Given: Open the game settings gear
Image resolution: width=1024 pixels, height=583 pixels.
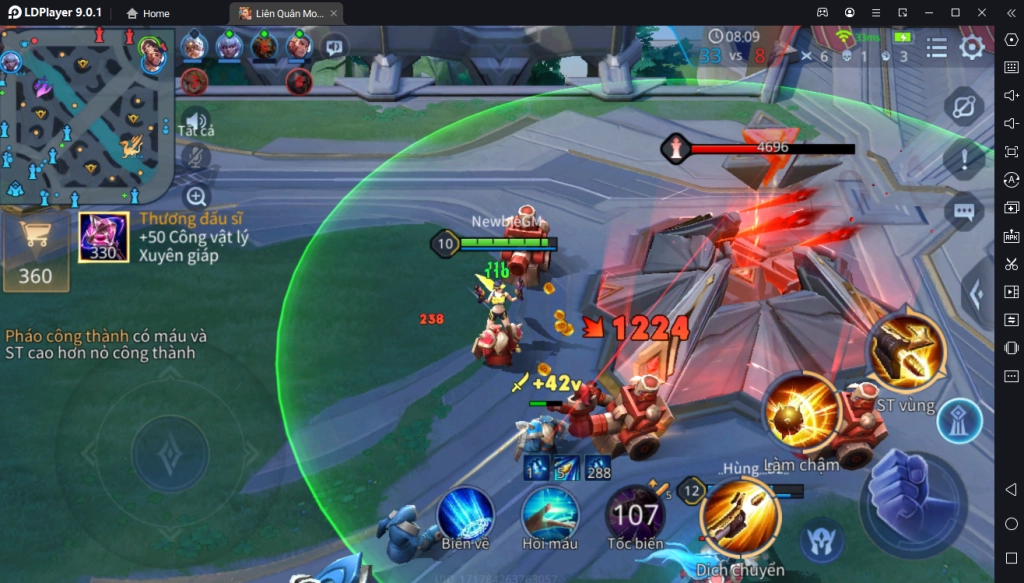Looking at the screenshot, I should coord(972,48).
